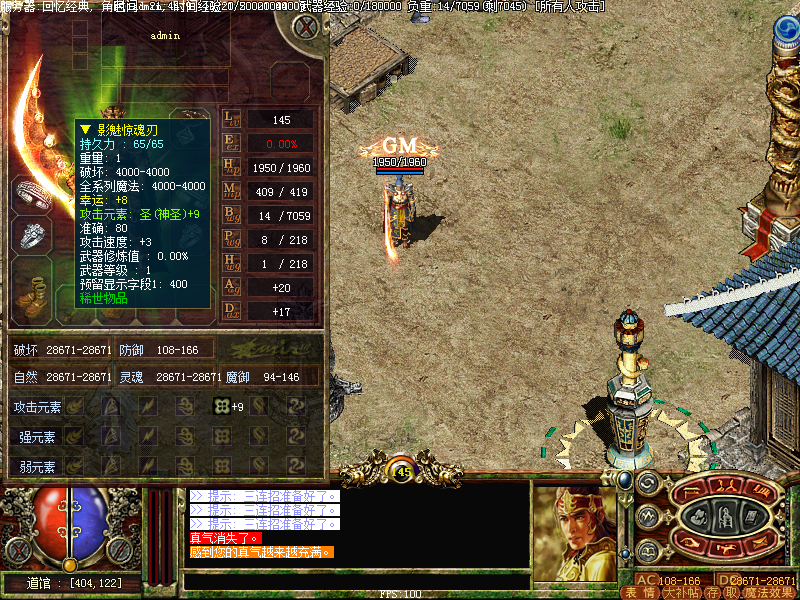Click the highlighted holy attack element icon
This screenshot has height=600, width=800.
[x=221, y=406]
